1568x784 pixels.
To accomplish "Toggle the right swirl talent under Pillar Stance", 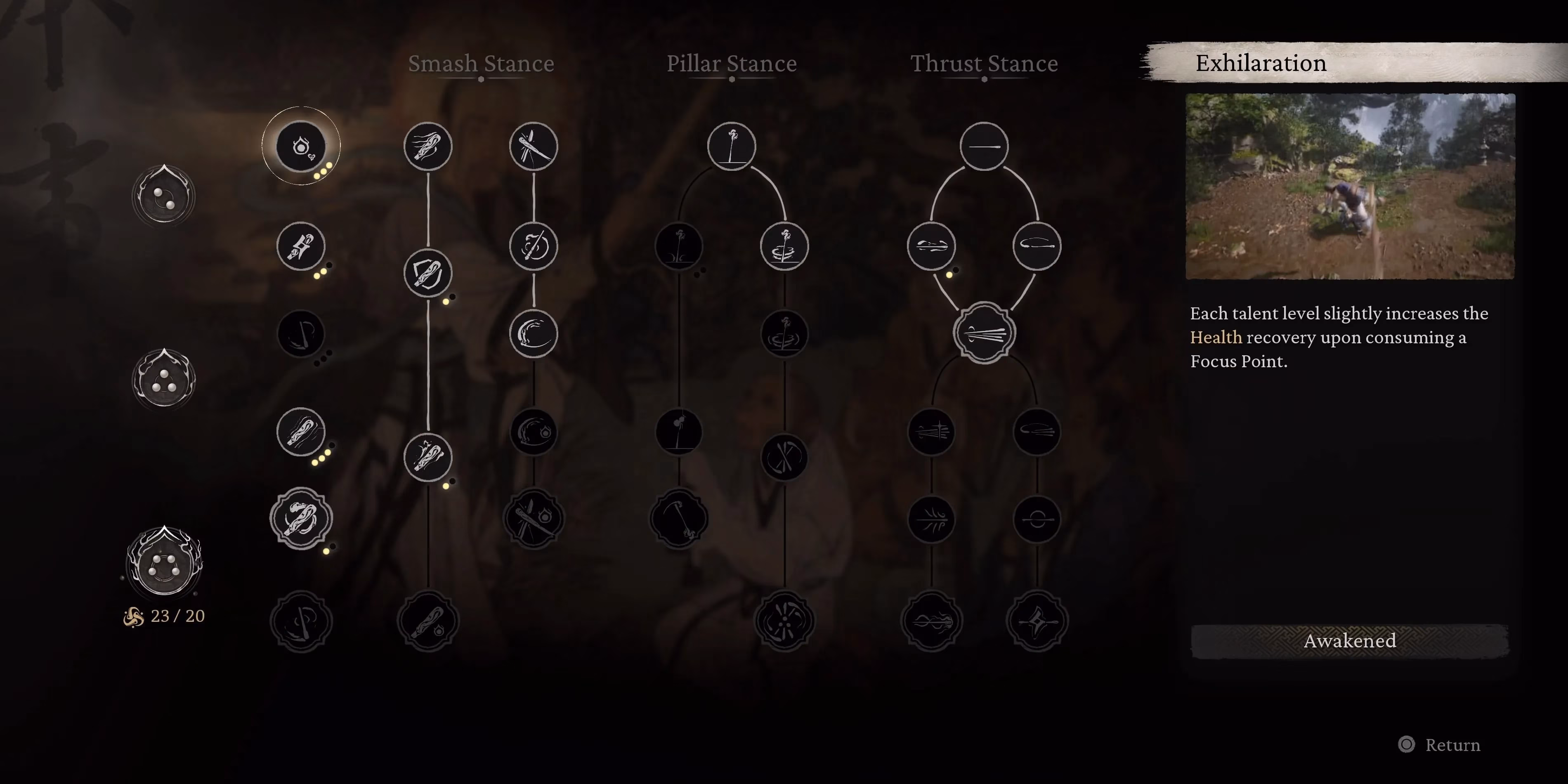I will (785, 246).
